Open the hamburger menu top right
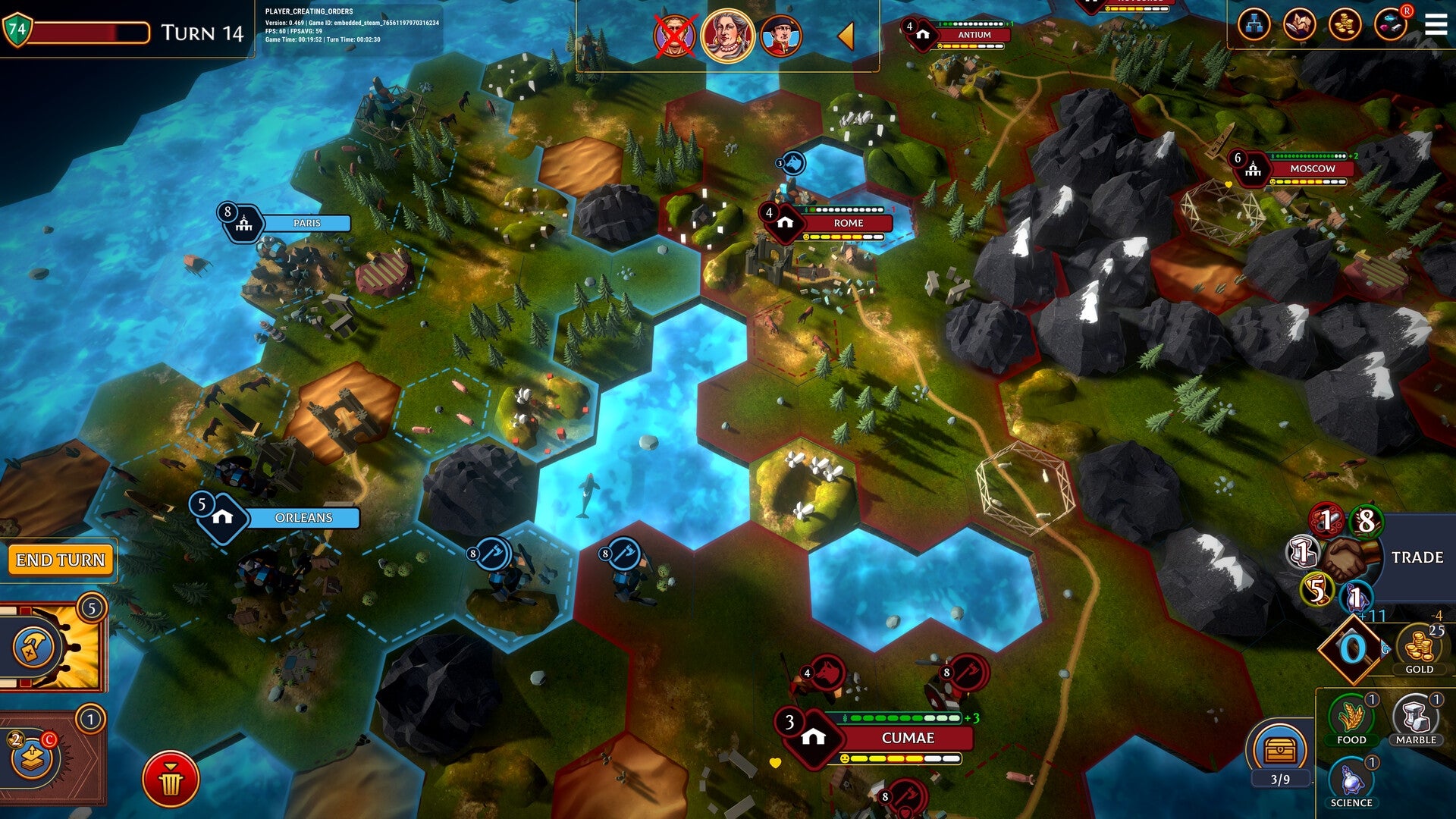 1436,23
